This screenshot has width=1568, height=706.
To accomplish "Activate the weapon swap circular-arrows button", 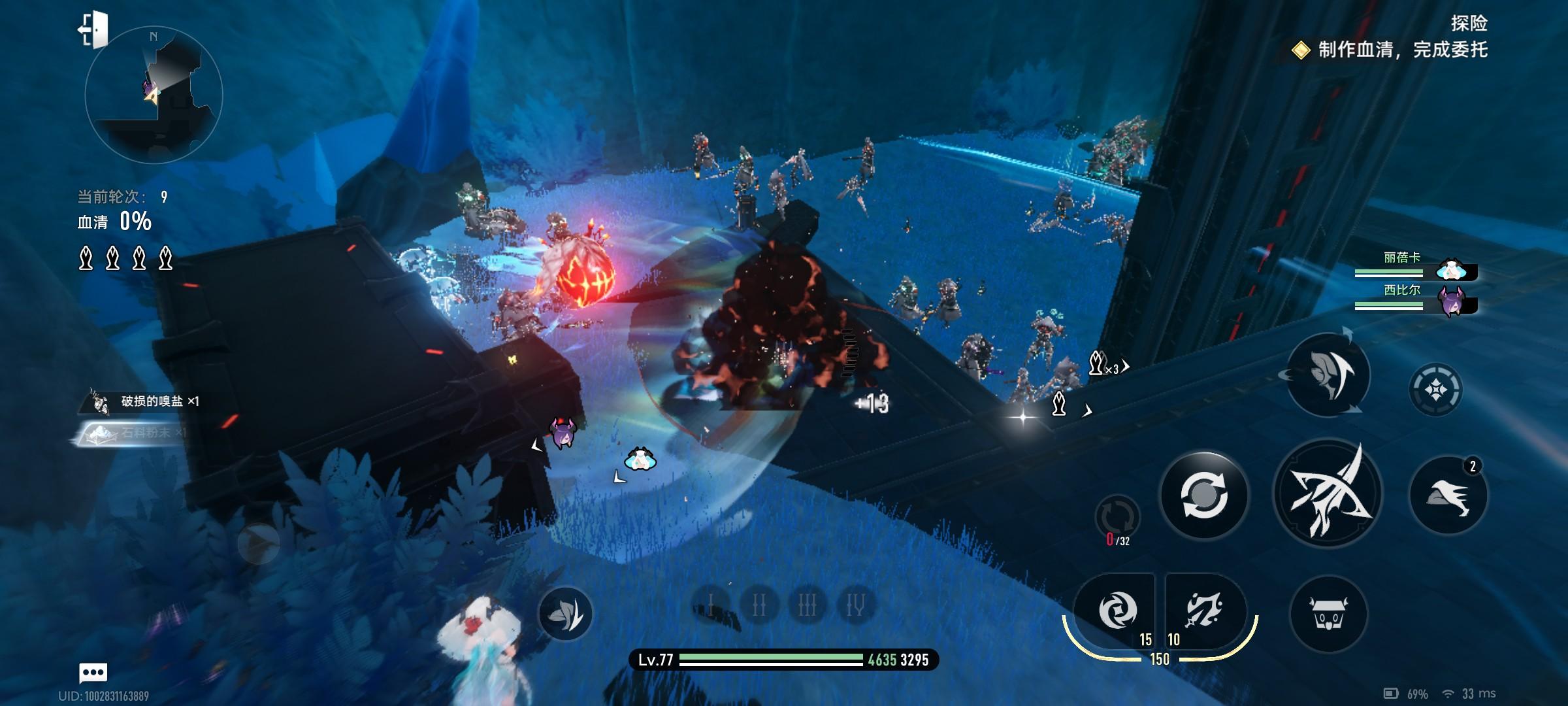I will (1203, 495).
